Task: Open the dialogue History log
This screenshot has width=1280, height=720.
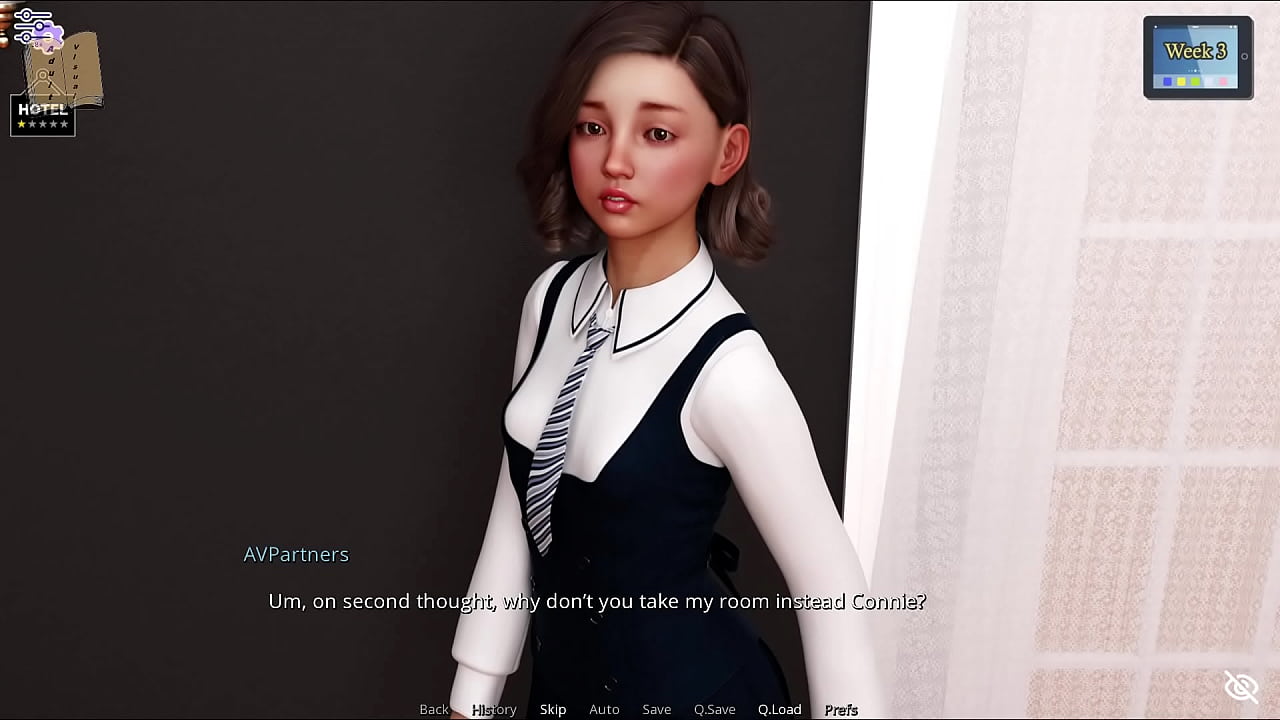Action: click(x=494, y=709)
